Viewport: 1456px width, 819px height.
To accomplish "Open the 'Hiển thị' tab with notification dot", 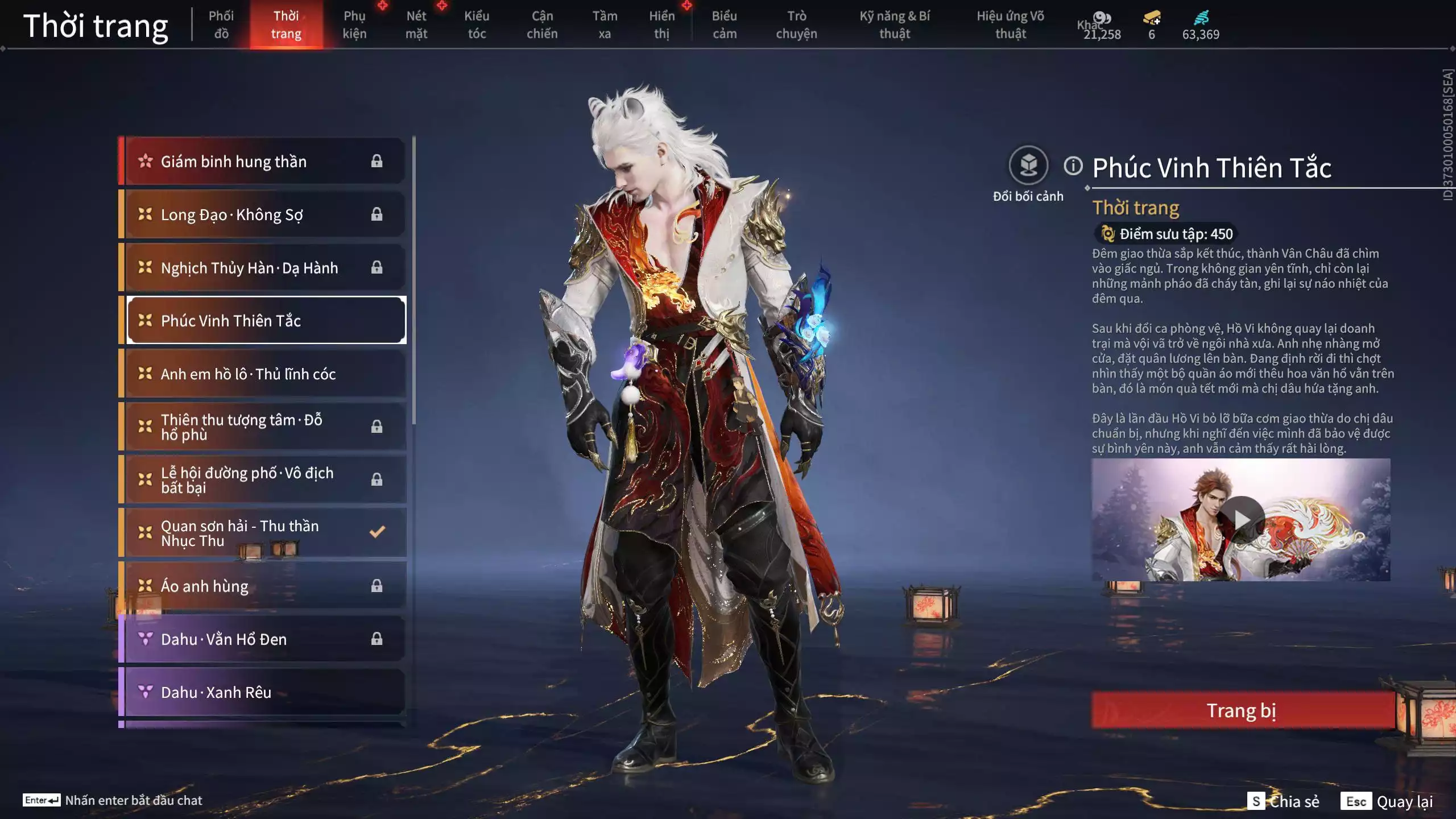I will point(663,24).
